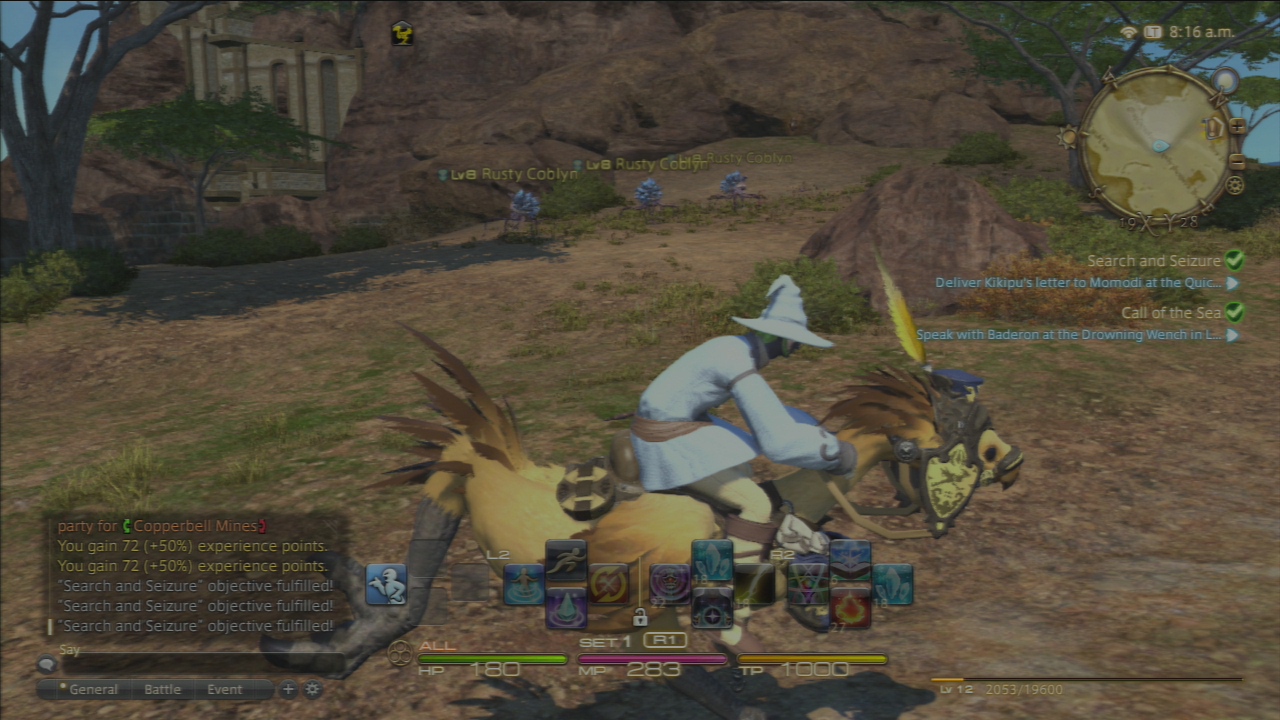The image size is (1280, 720).
Task: Open the circular minimap
Action: (x=1157, y=145)
